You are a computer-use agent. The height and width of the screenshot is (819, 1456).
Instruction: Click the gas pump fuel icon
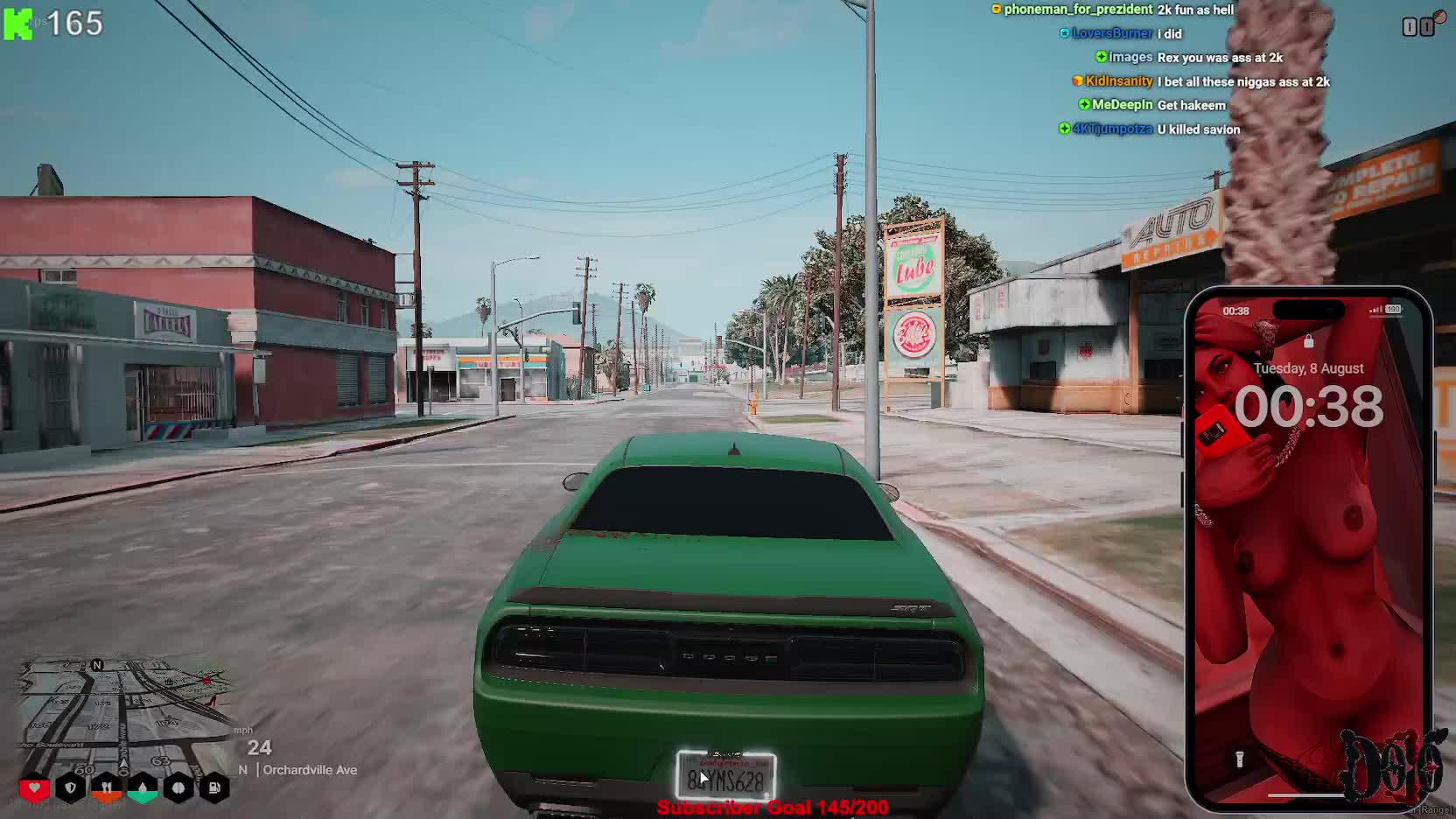pyautogui.click(x=214, y=788)
